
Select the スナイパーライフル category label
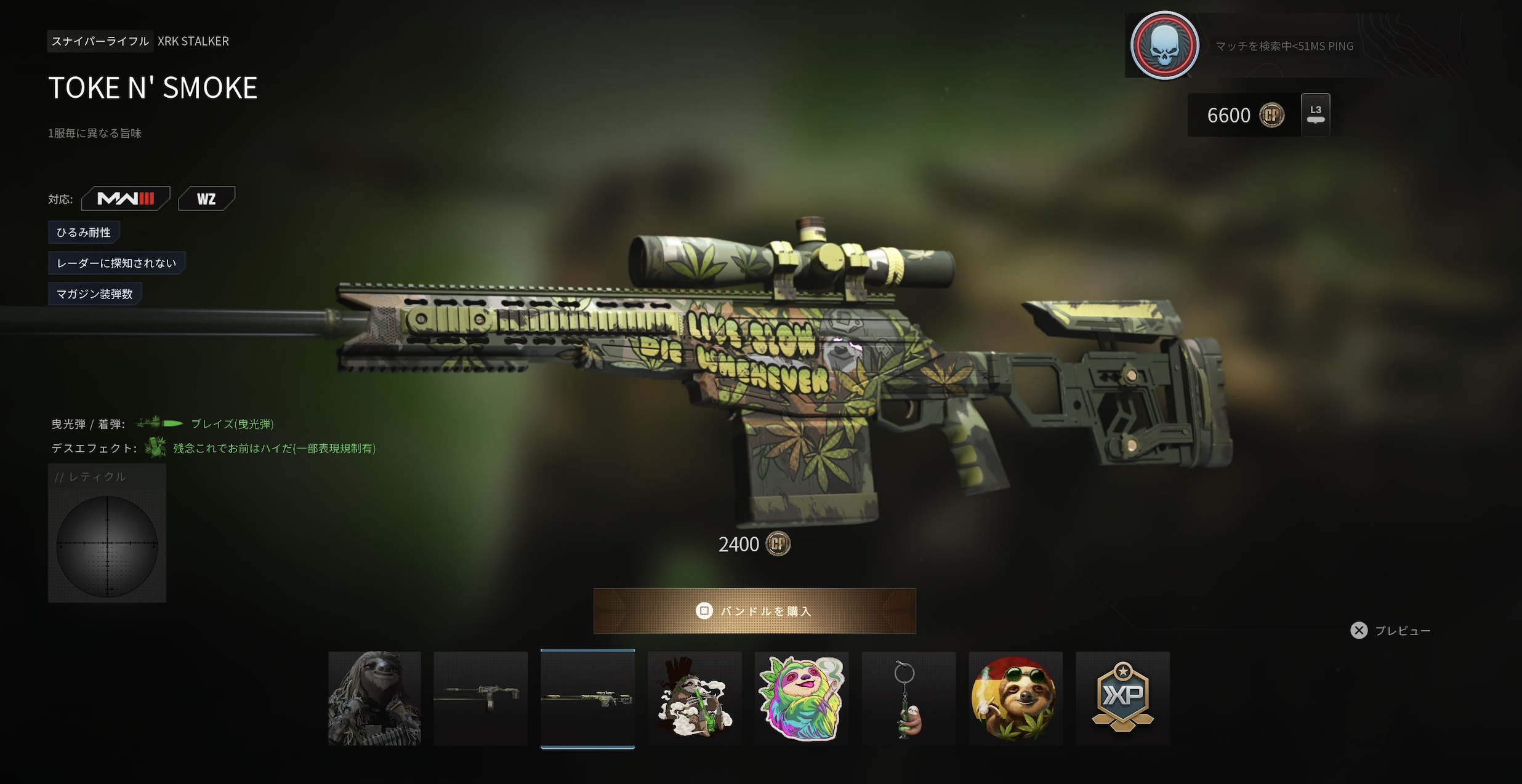tap(100, 41)
